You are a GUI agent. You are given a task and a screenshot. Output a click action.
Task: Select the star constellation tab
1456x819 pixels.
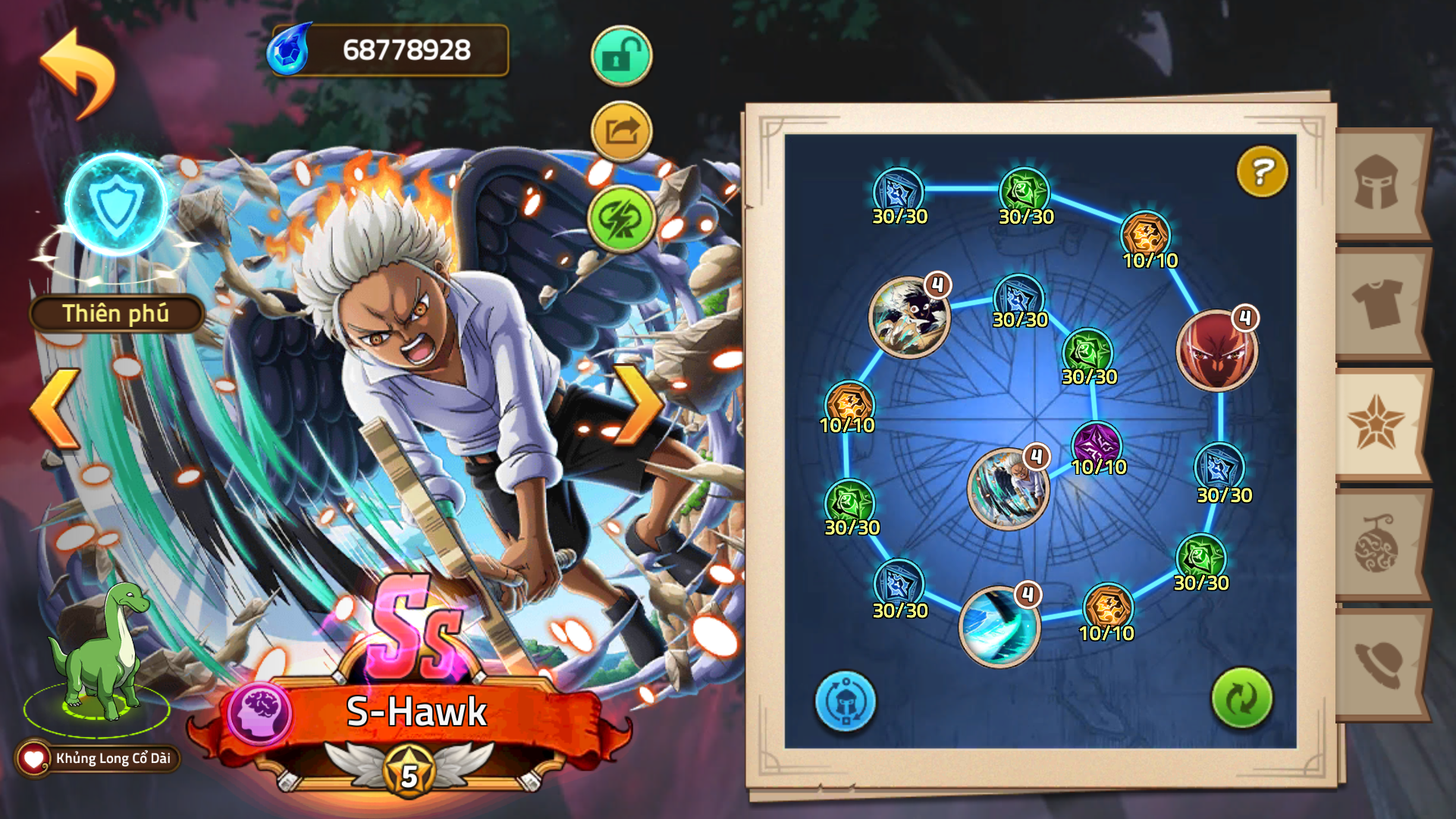[x=1376, y=422]
